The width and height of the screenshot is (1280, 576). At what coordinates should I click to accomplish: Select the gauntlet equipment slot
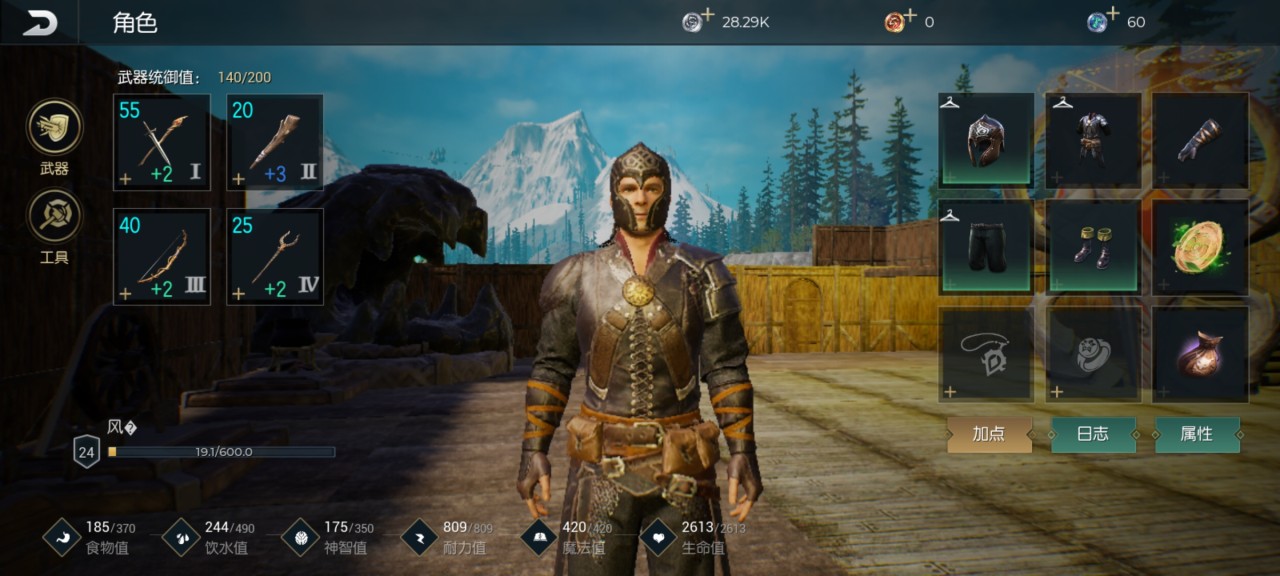click(1200, 140)
